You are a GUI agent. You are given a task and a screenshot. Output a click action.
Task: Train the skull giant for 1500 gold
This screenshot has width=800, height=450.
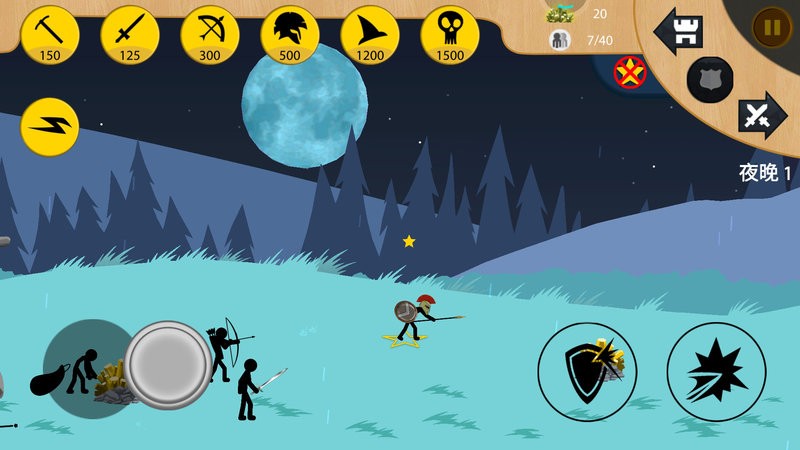click(450, 33)
